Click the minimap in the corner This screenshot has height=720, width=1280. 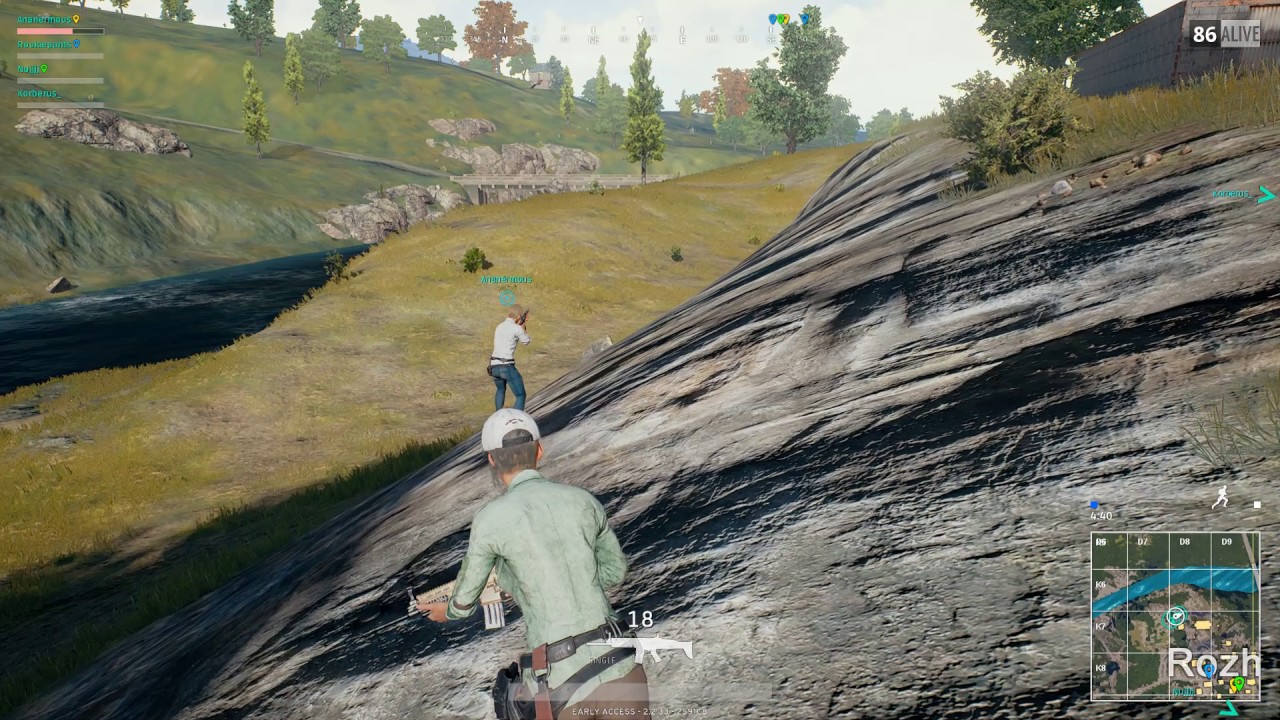point(1175,615)
